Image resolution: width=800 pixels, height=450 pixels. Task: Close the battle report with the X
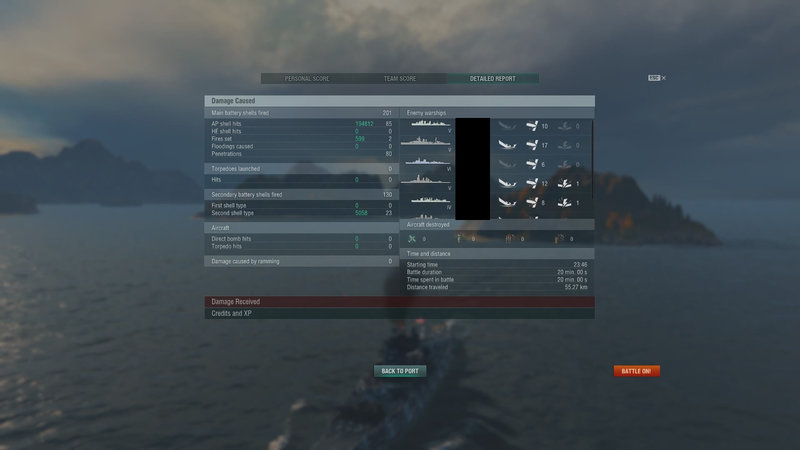pyautogui.click(x=663, y=78)
